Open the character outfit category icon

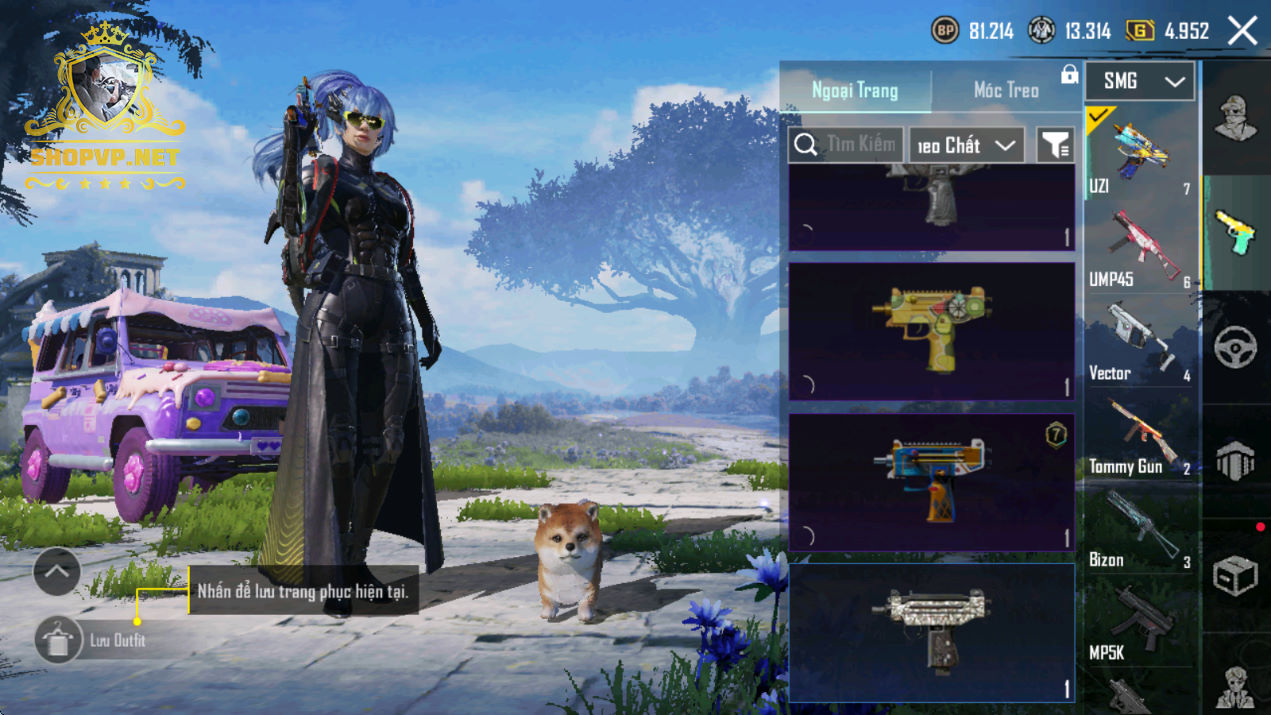1236,118
